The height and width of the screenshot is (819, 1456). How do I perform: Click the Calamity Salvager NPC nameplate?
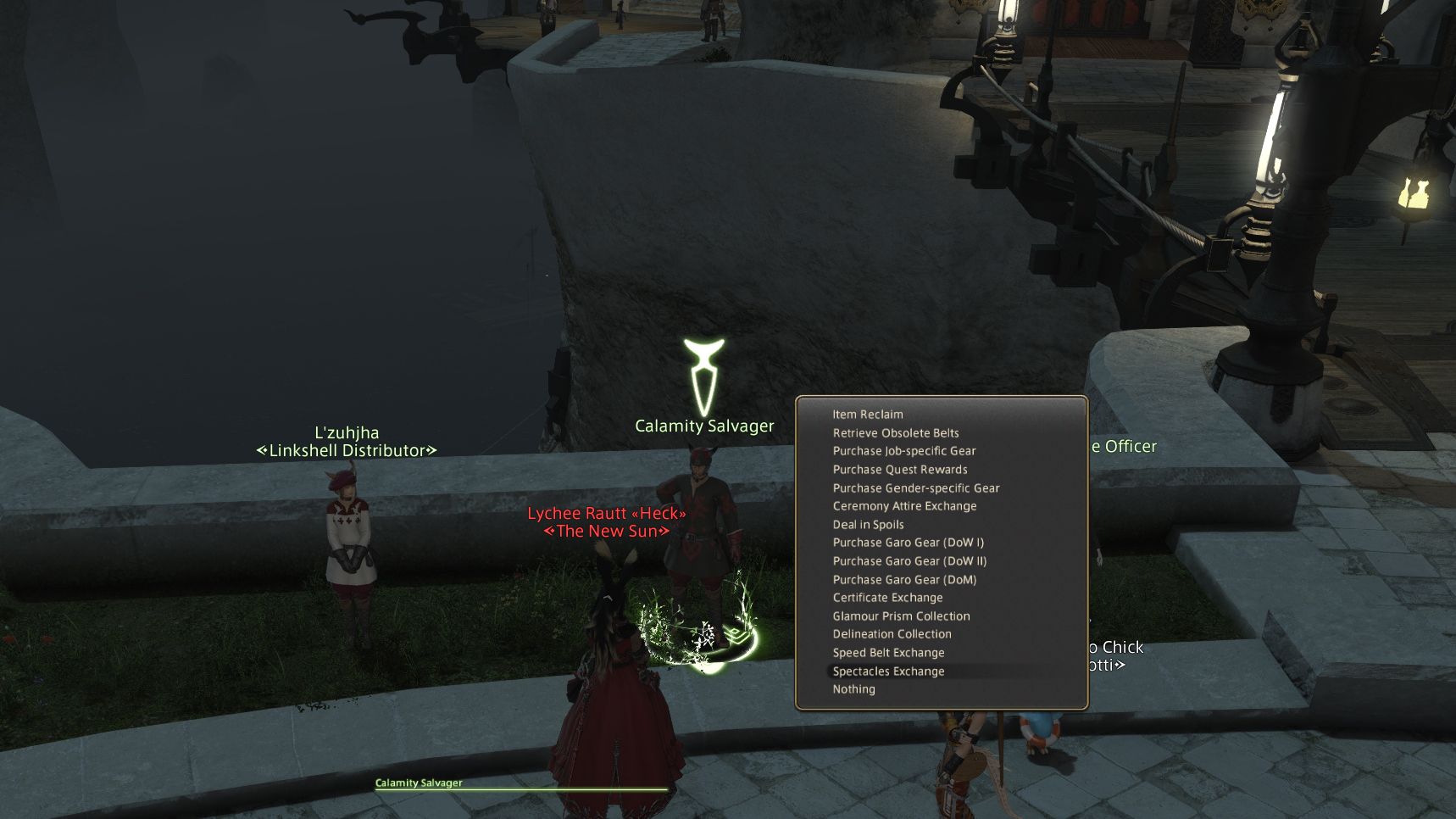click(x=705, y=426)
